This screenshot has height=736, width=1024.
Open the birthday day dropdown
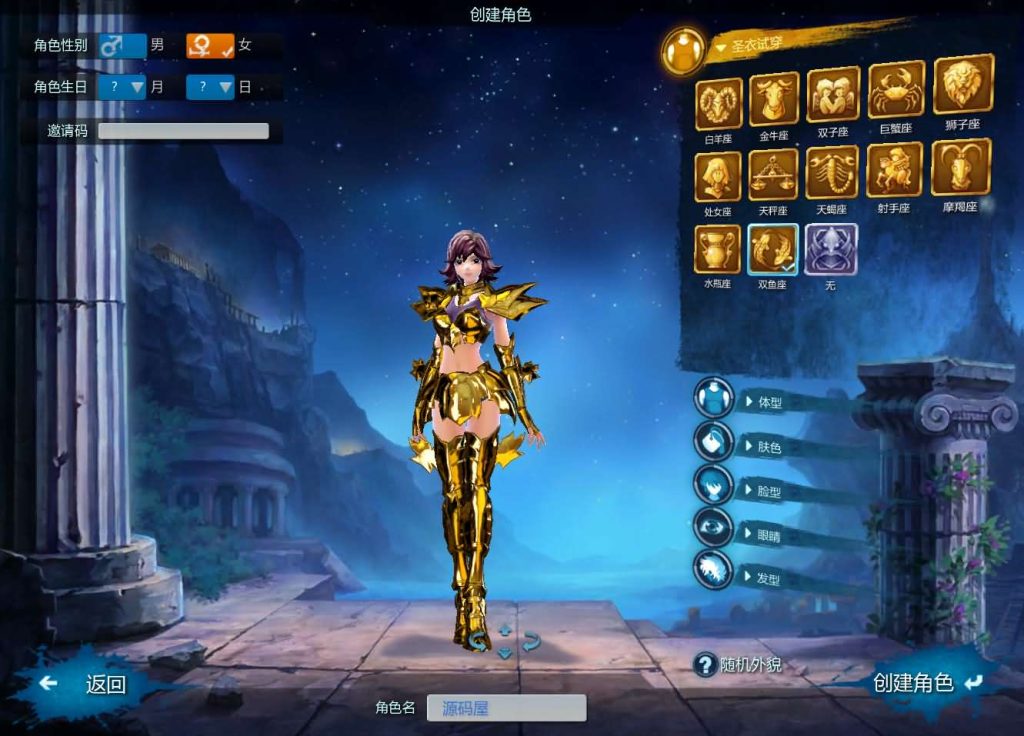click(x=210, y=87)
